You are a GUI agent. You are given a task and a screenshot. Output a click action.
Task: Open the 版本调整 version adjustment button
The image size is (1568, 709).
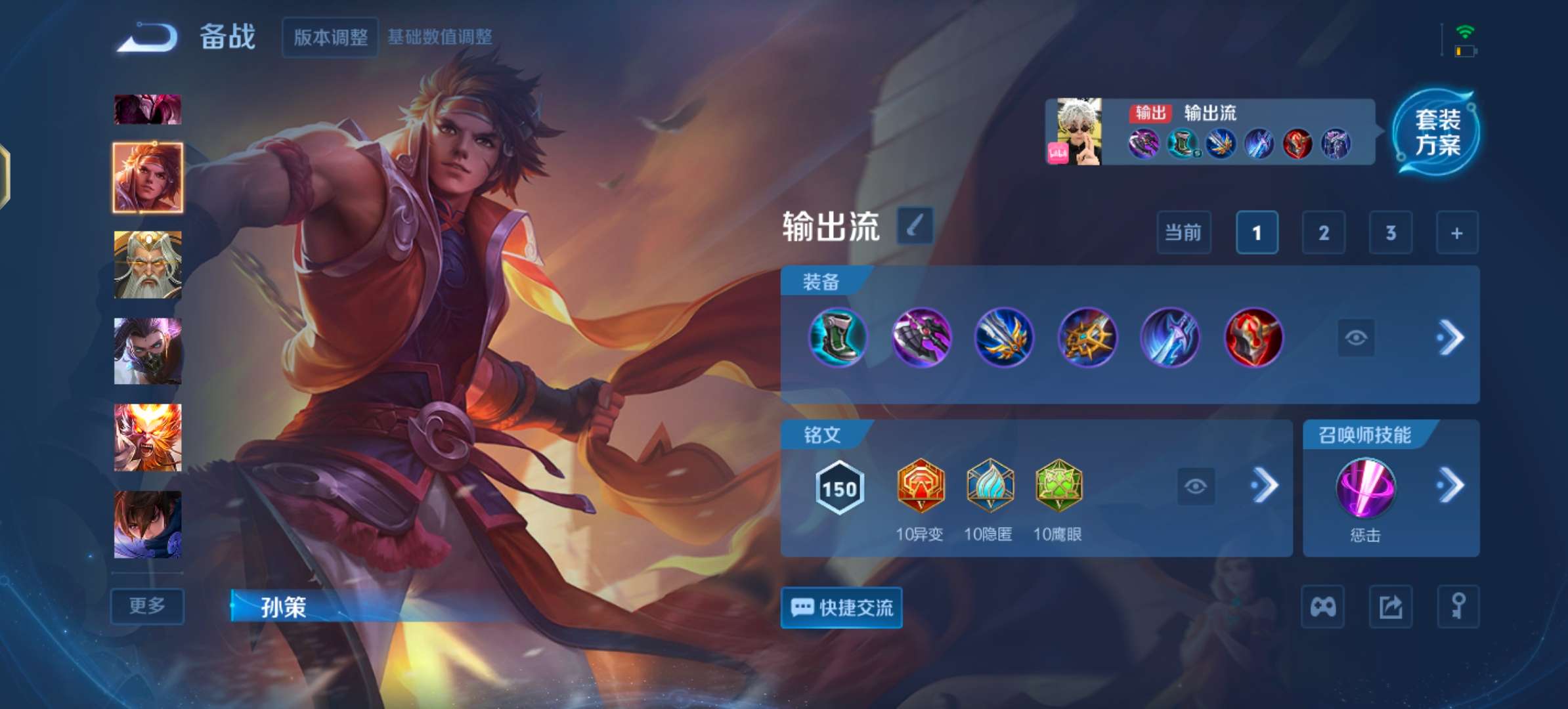(330, 38)
